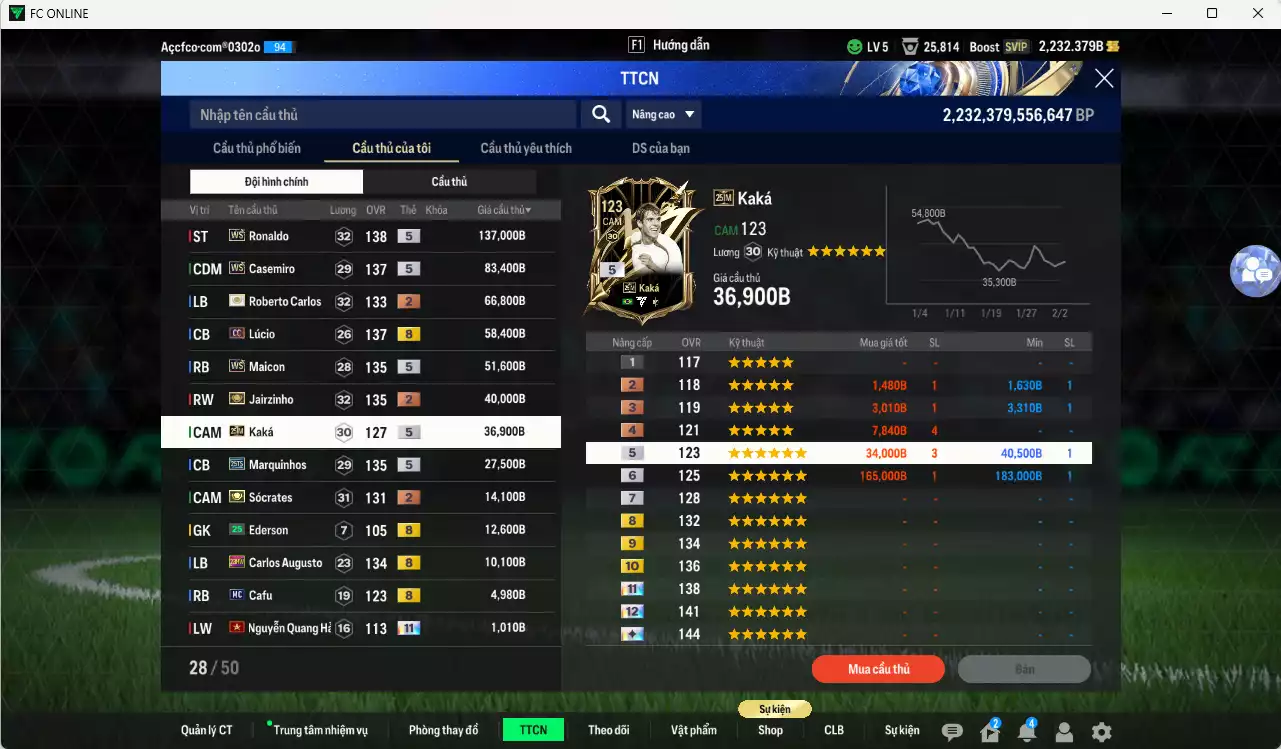Click the magnifying glass search icon
This screenshot has height=749, width=1281.
[600, 114]
